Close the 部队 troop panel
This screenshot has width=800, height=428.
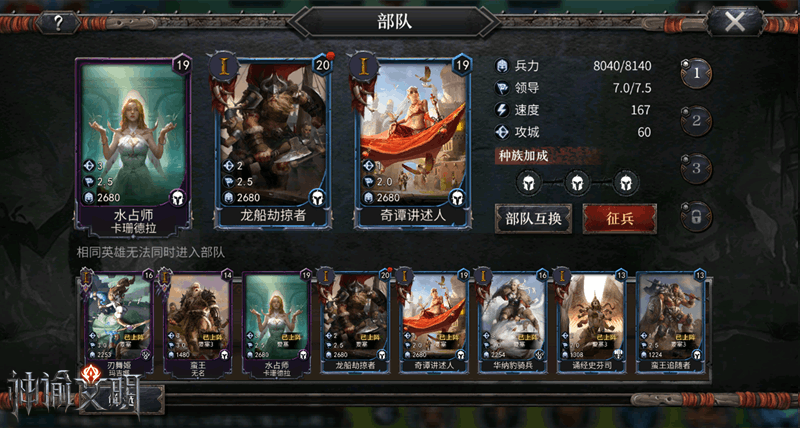click(735, 21)
